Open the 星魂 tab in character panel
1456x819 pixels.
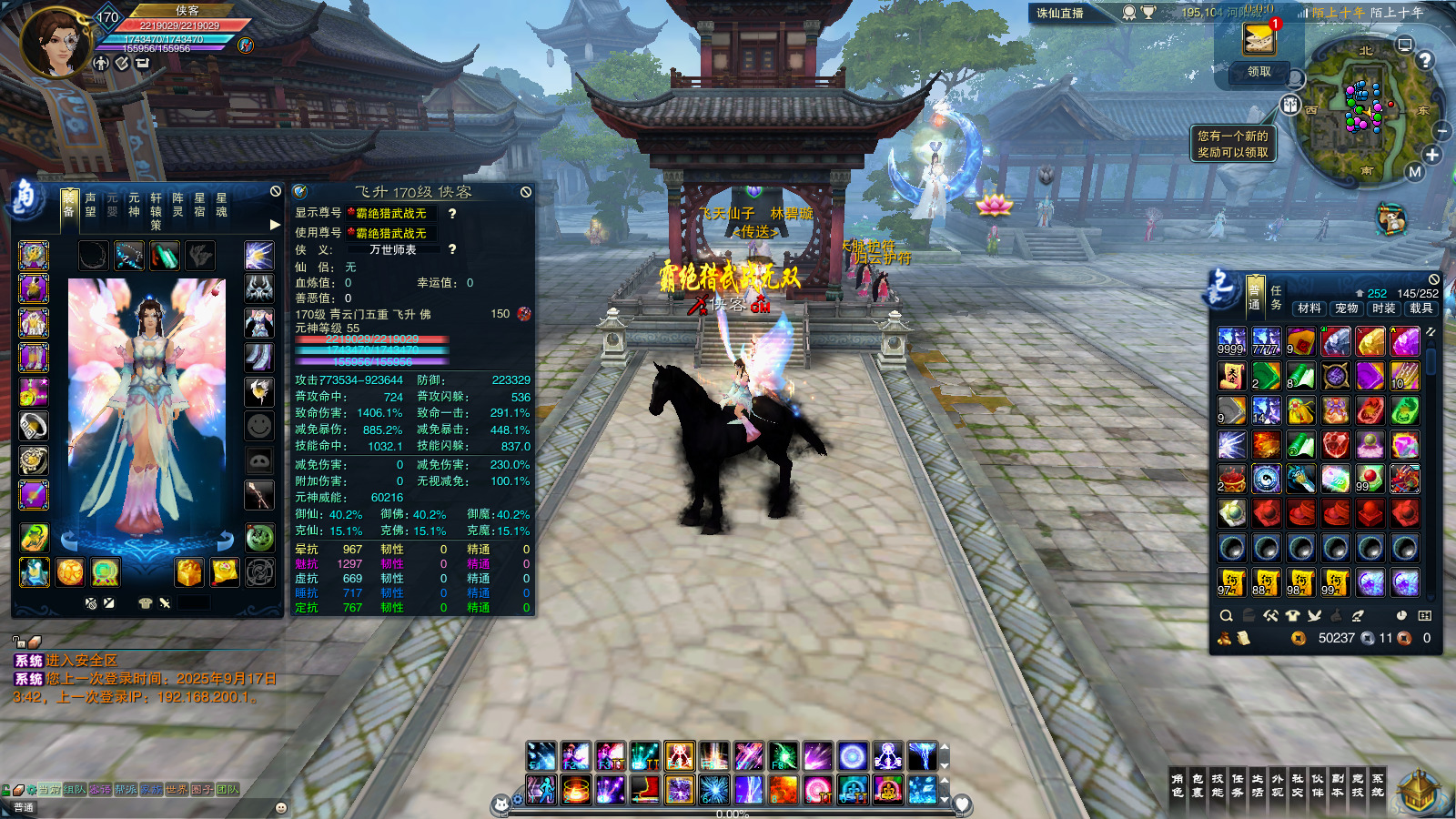[221, 205]
